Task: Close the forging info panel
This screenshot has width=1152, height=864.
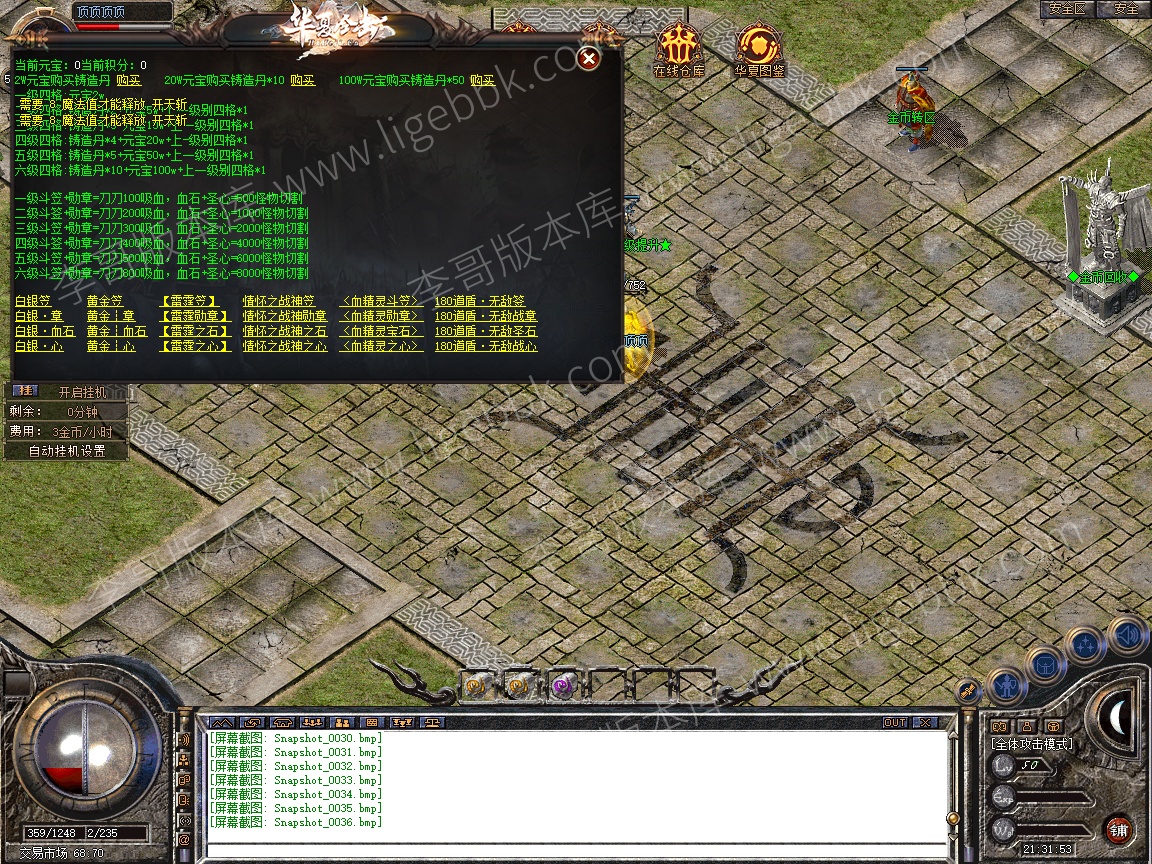Action: [x=589, y=59]
